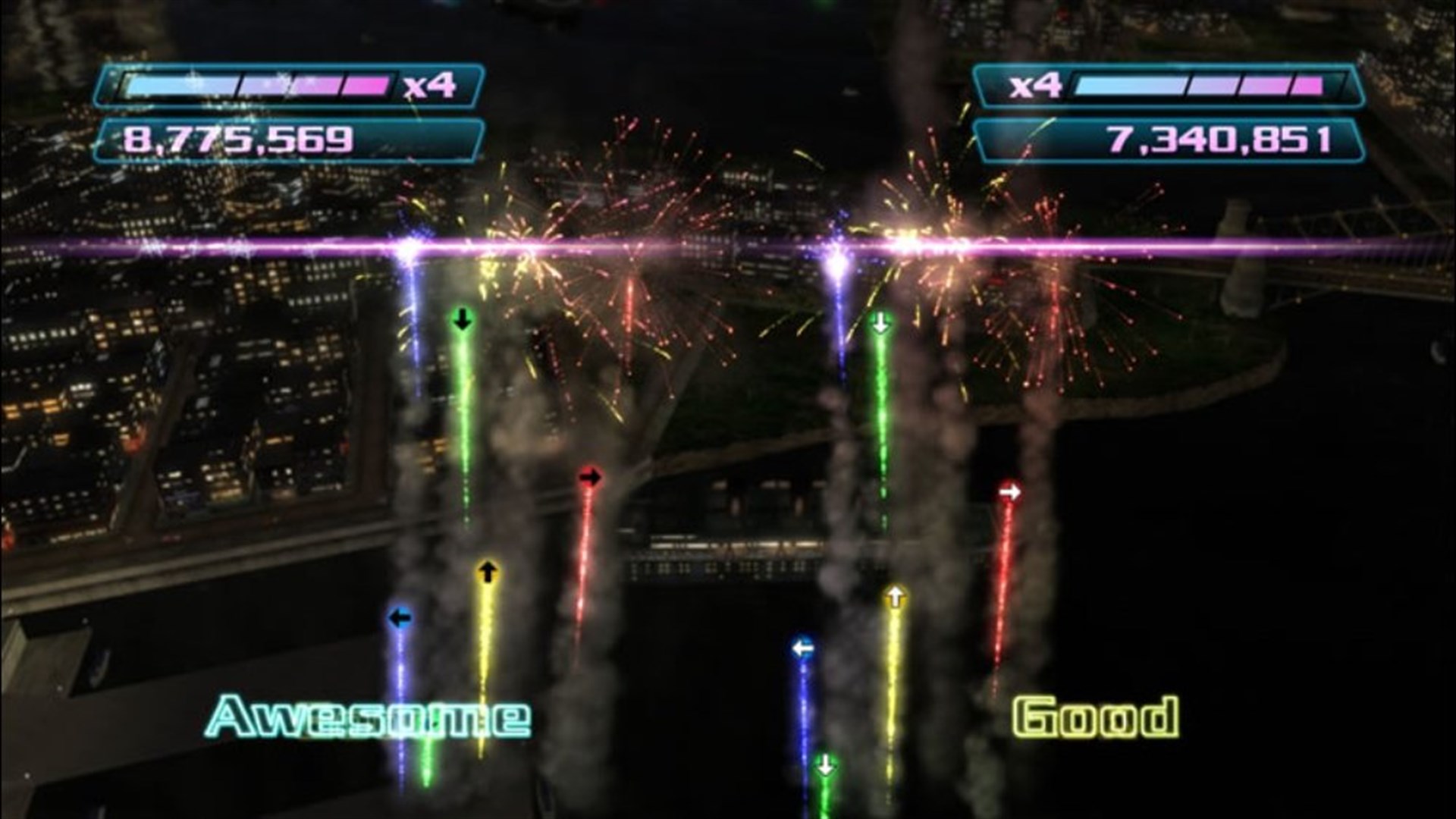This screenshot has width=1456, height=819.
Task: Click the x4 multiplier badge on the right
Action: point(1037,86)
